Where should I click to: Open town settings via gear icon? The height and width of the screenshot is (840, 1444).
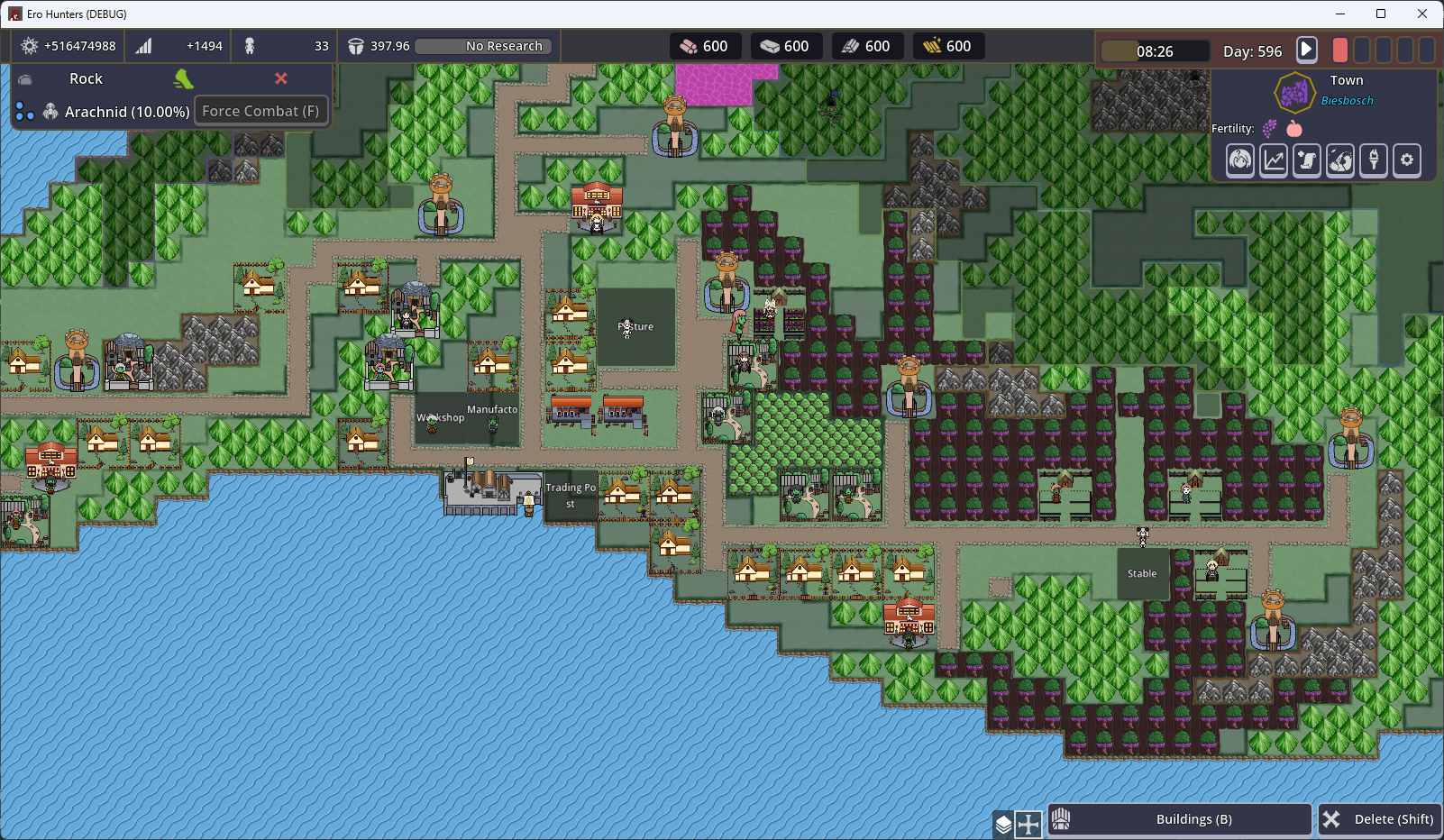click(x=1407, y=160)
